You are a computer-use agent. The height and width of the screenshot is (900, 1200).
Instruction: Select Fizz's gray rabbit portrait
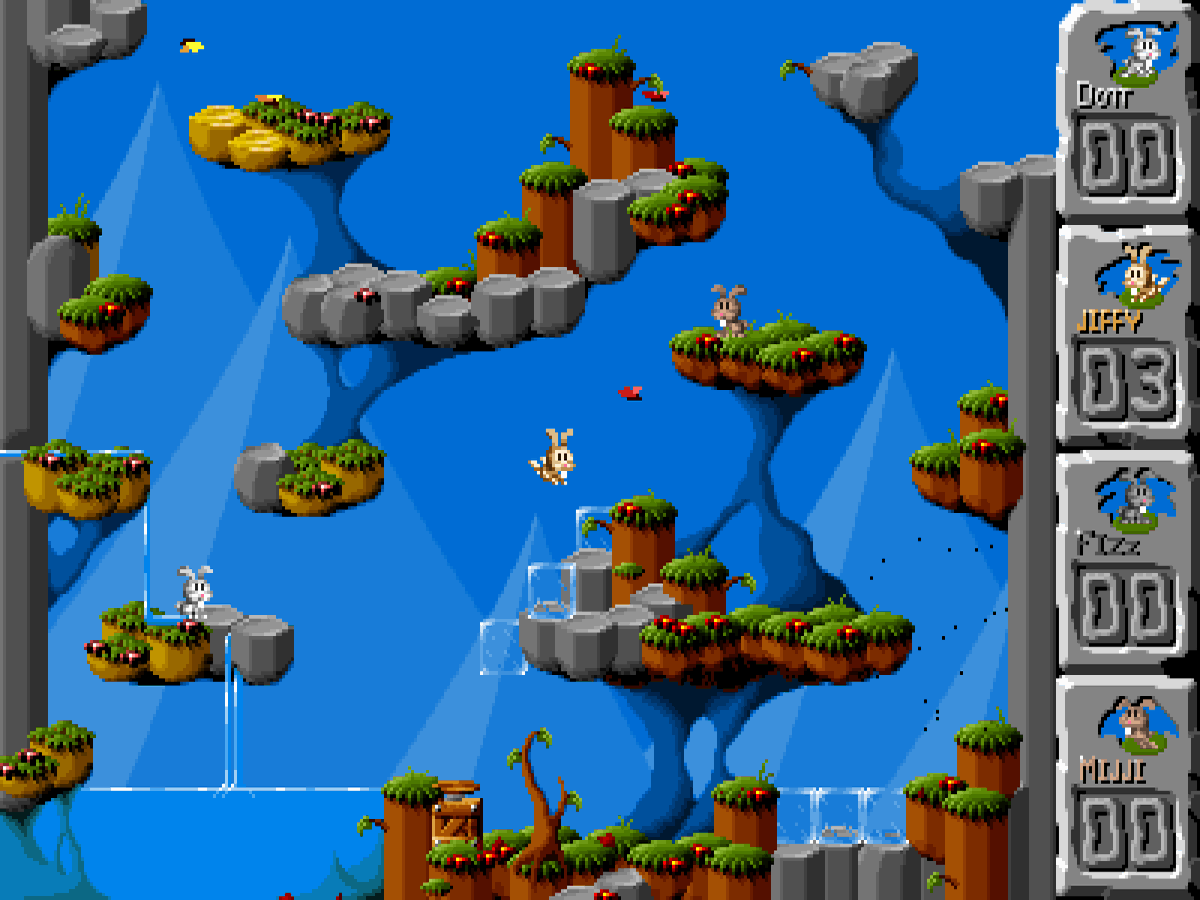(1133, 502)
